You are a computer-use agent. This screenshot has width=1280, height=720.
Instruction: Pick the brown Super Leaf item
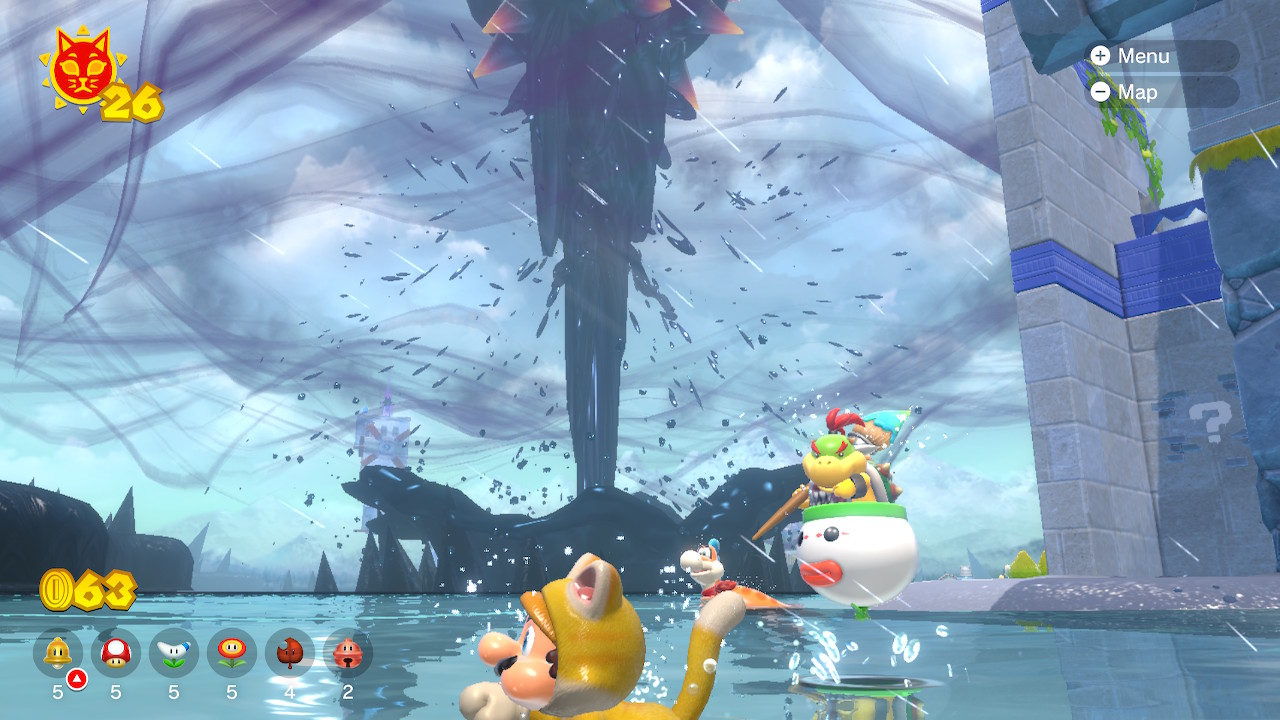[290, 654]
